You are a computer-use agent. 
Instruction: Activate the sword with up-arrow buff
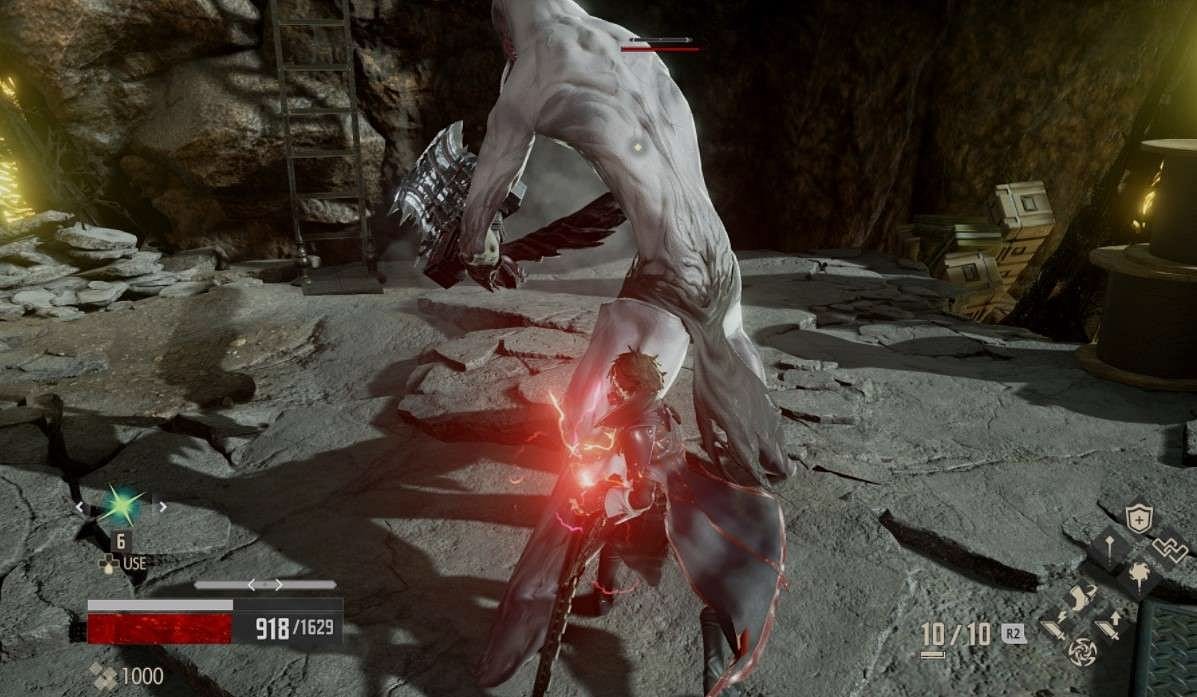click(x=1109, y=628)
